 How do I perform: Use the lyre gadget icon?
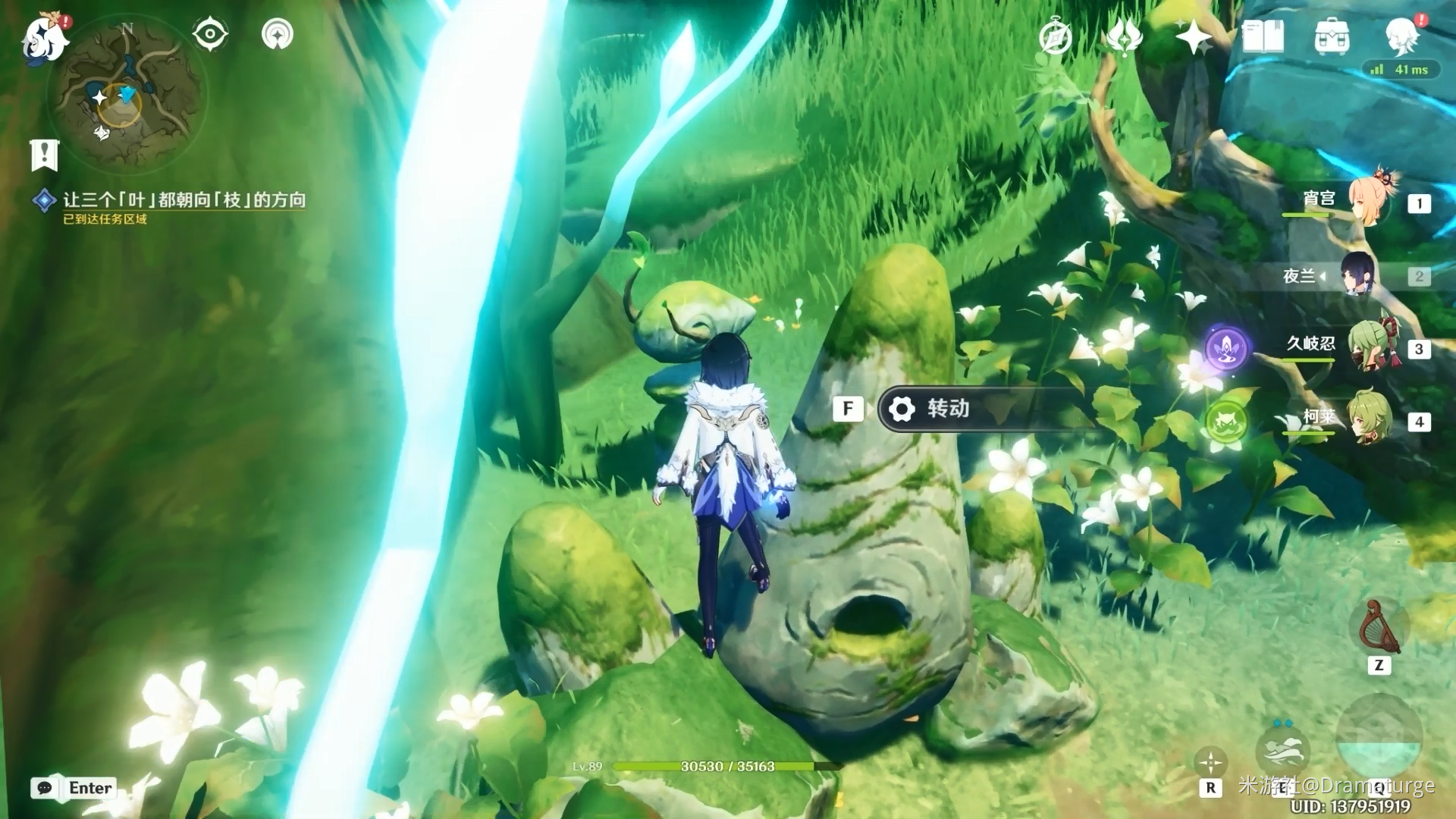(1379, 628)
